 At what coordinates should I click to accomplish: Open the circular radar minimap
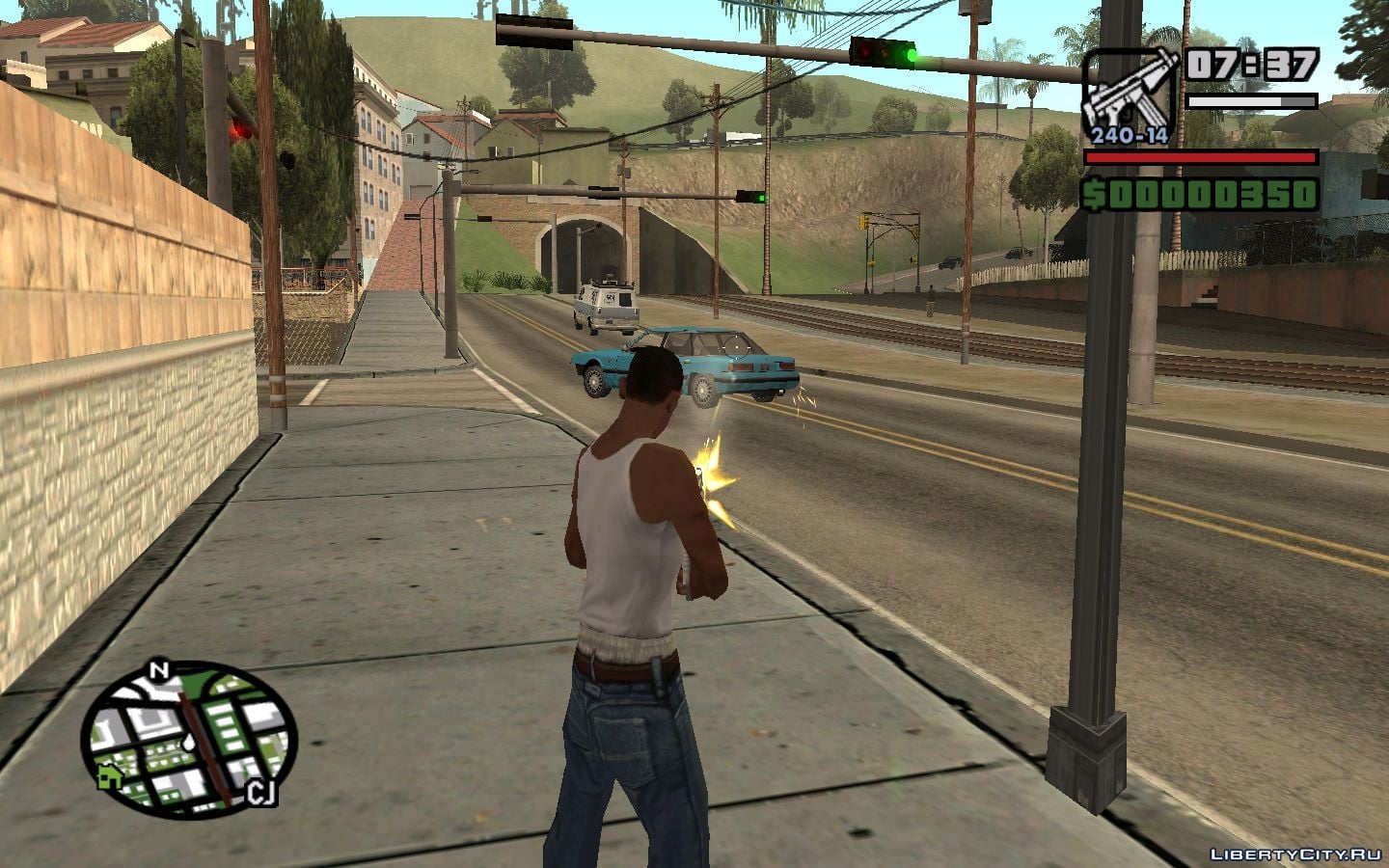pos(189,733)
